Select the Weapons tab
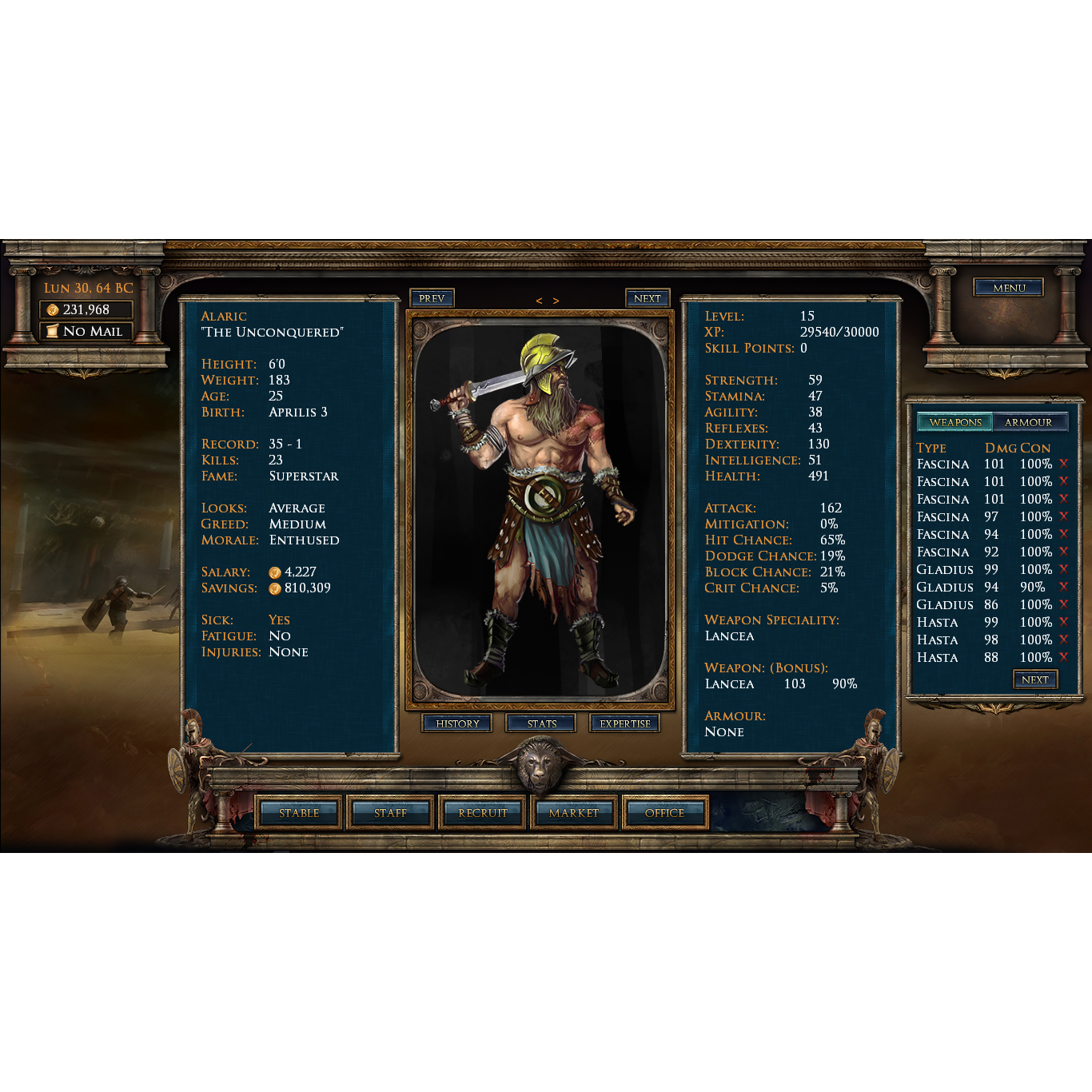 (x=955, y=421)
